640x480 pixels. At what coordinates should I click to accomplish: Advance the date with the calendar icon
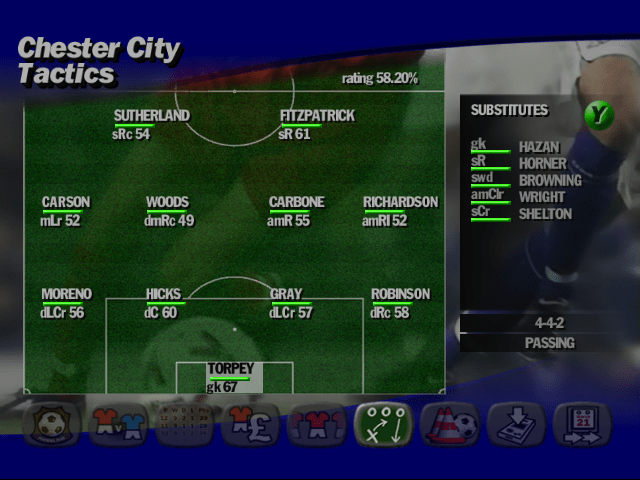click(582, 424)
